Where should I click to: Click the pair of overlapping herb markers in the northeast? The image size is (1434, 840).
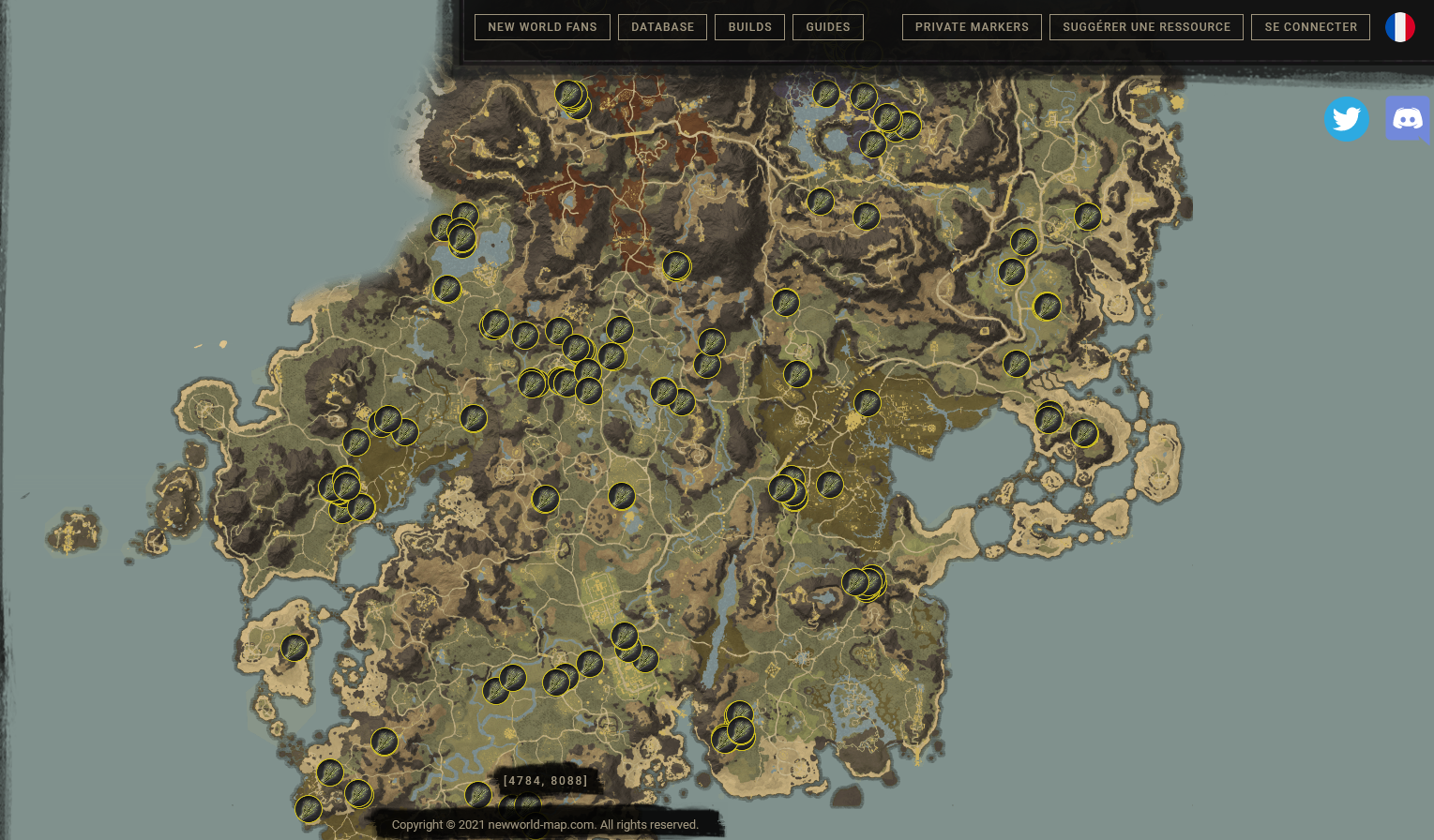coord(898,120)
